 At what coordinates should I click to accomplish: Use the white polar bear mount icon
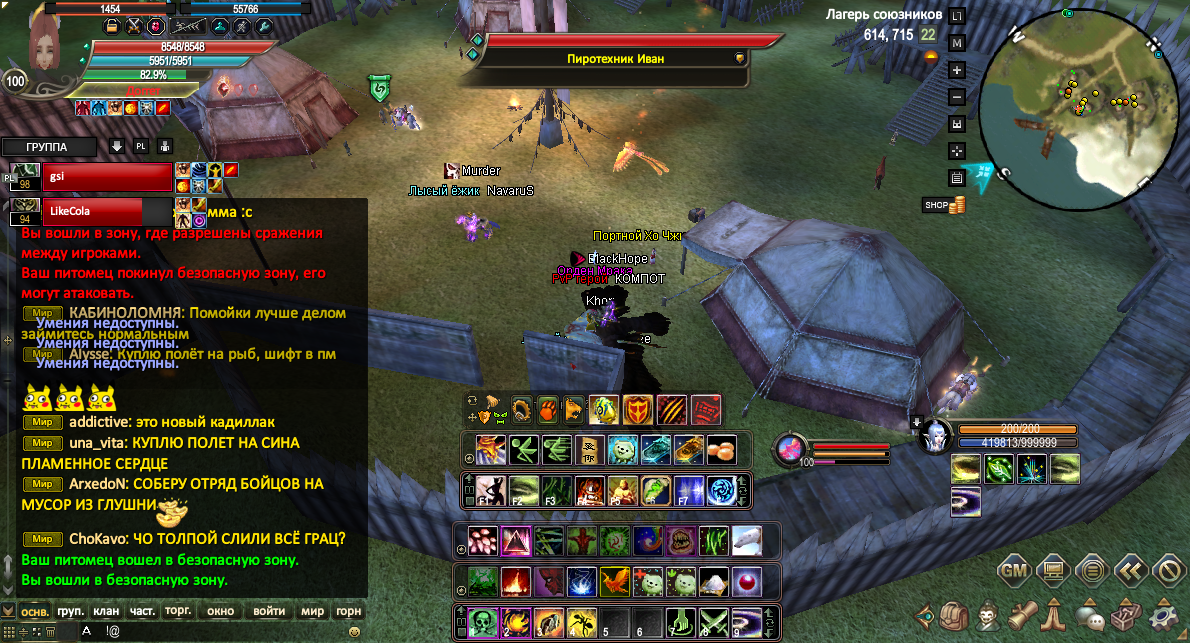coord(746,541)
